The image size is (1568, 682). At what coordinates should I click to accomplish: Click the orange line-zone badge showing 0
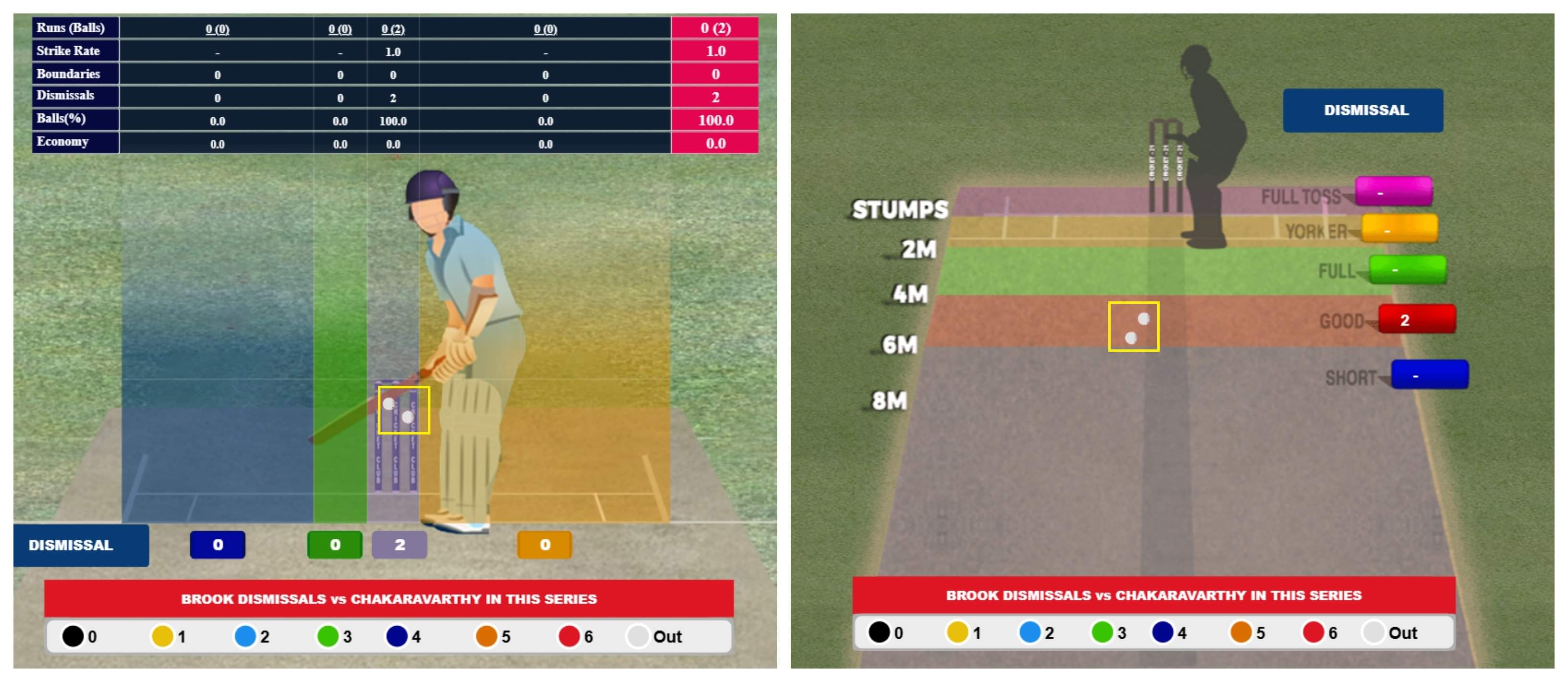pyautogui.click(x=544, y=545)
